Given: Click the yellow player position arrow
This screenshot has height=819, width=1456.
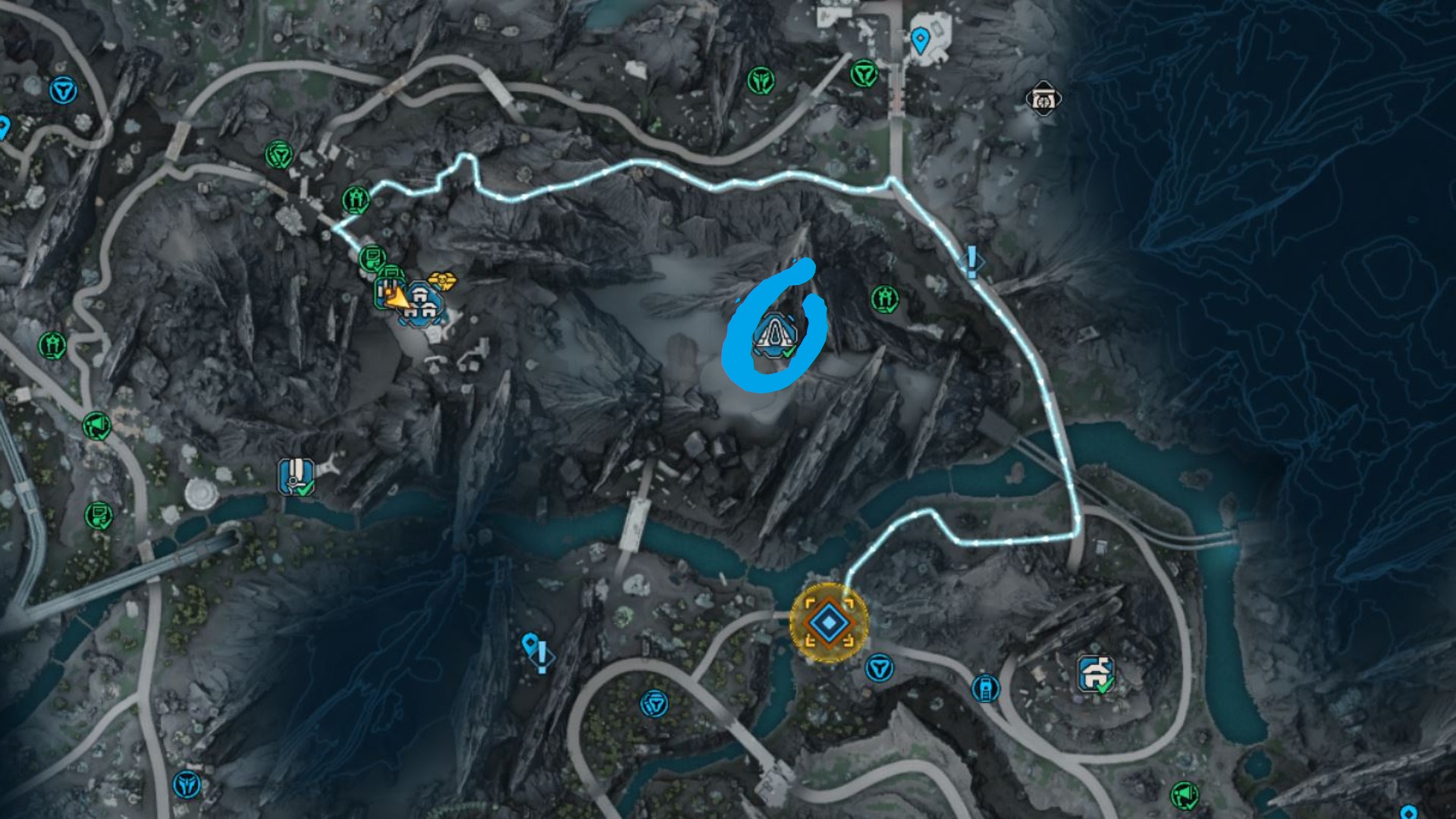Looking at the screenshot, I should [x=395, y=298].
